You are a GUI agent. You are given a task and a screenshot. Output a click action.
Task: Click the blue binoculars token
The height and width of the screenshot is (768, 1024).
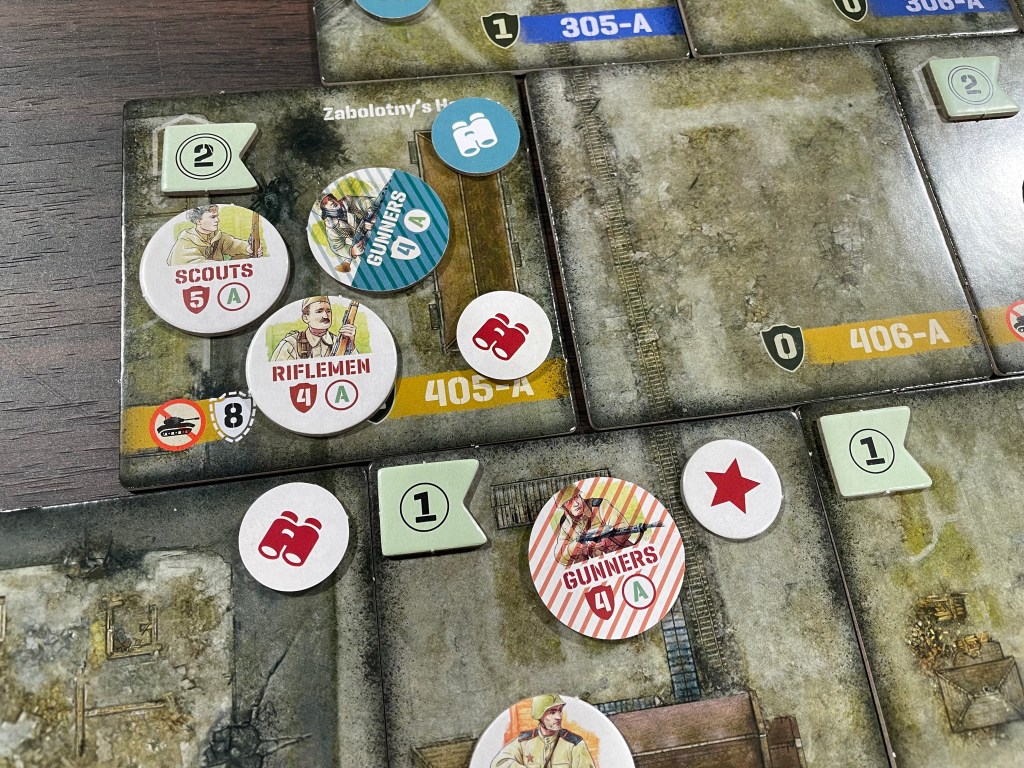[476, 136]
